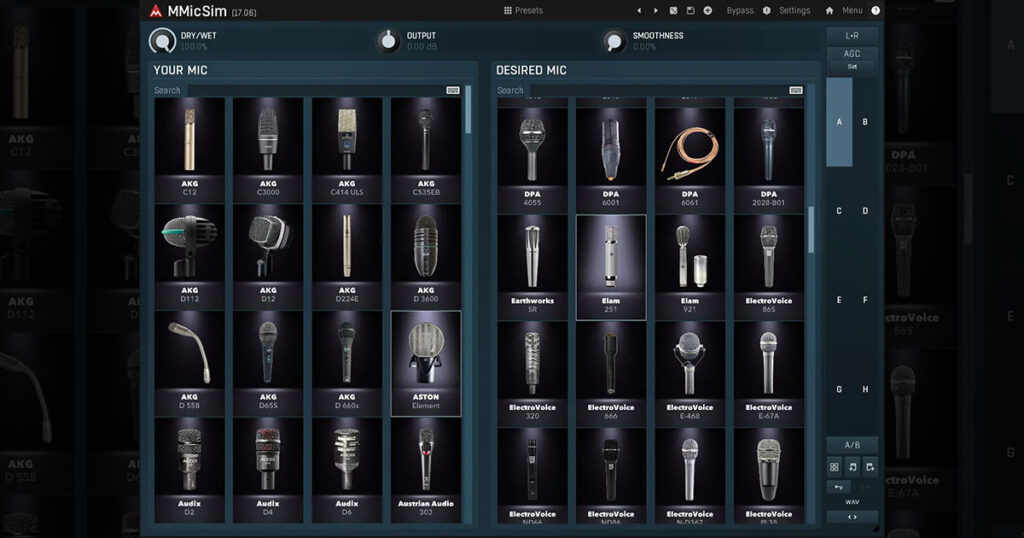Screen dimensions: 1024x538
Task: Choose the ElectroVoice 666 microphone
Action: click(x=611, y=372)
